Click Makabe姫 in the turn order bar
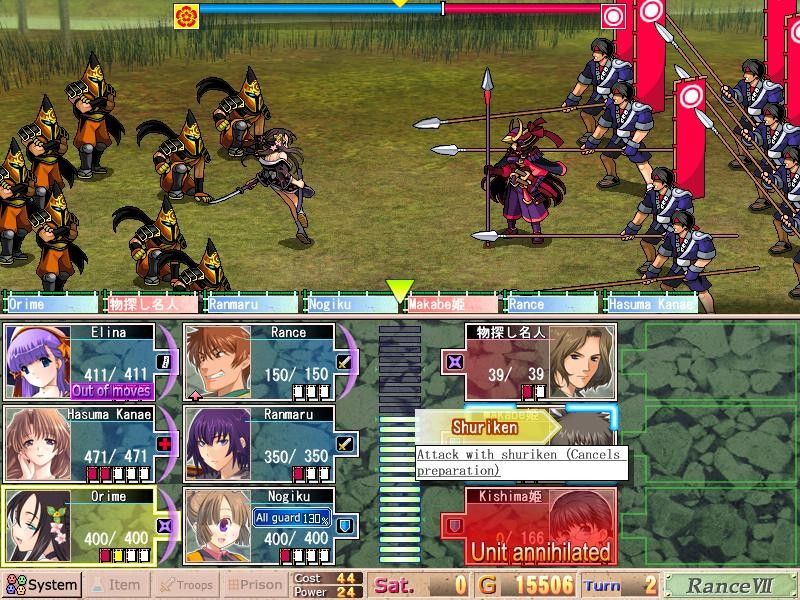Image resolution: width=800 pixels, height=600 pixels. (x=452, y=304)
